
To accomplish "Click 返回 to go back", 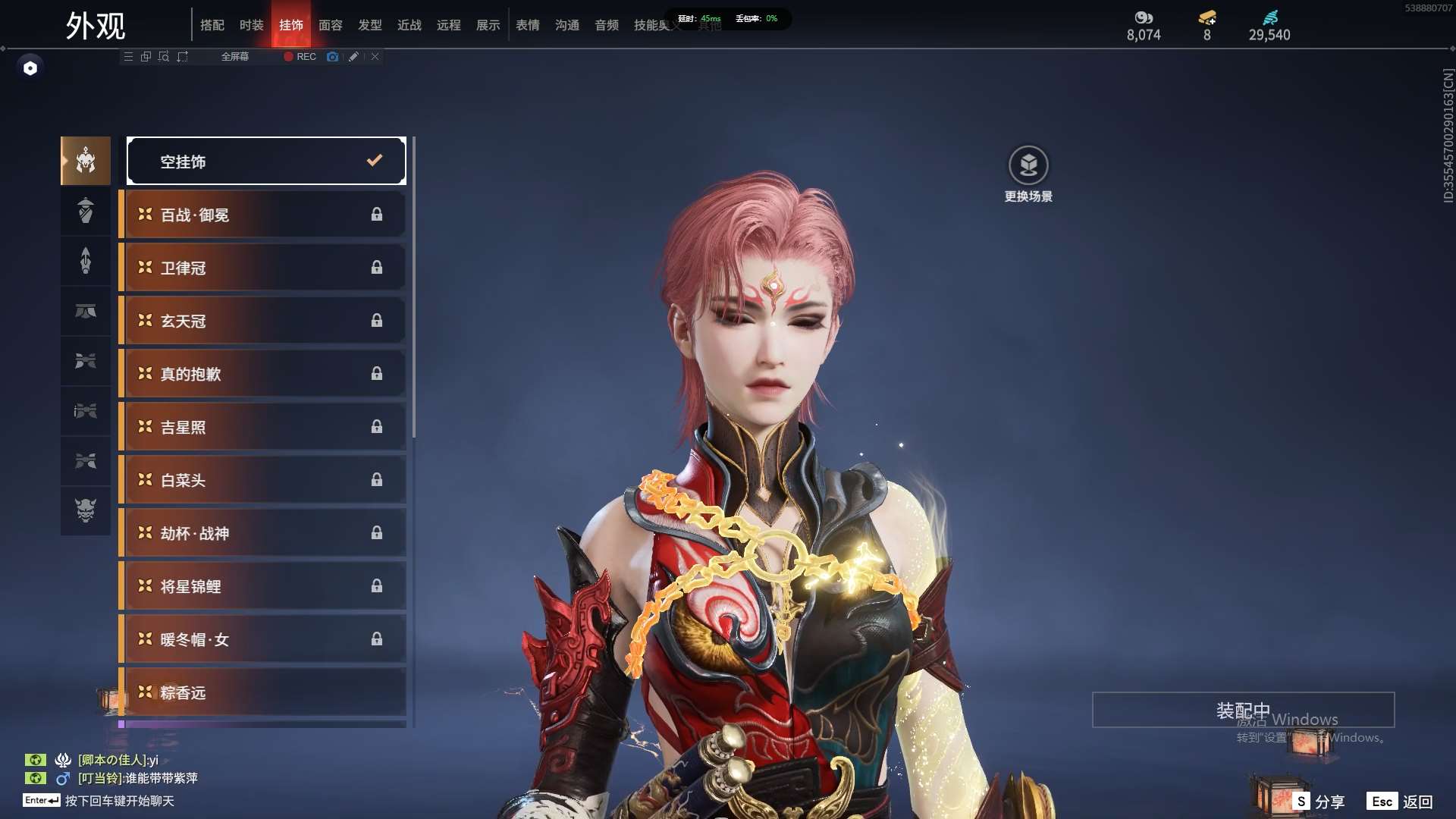I will [x=1401, y=802].
